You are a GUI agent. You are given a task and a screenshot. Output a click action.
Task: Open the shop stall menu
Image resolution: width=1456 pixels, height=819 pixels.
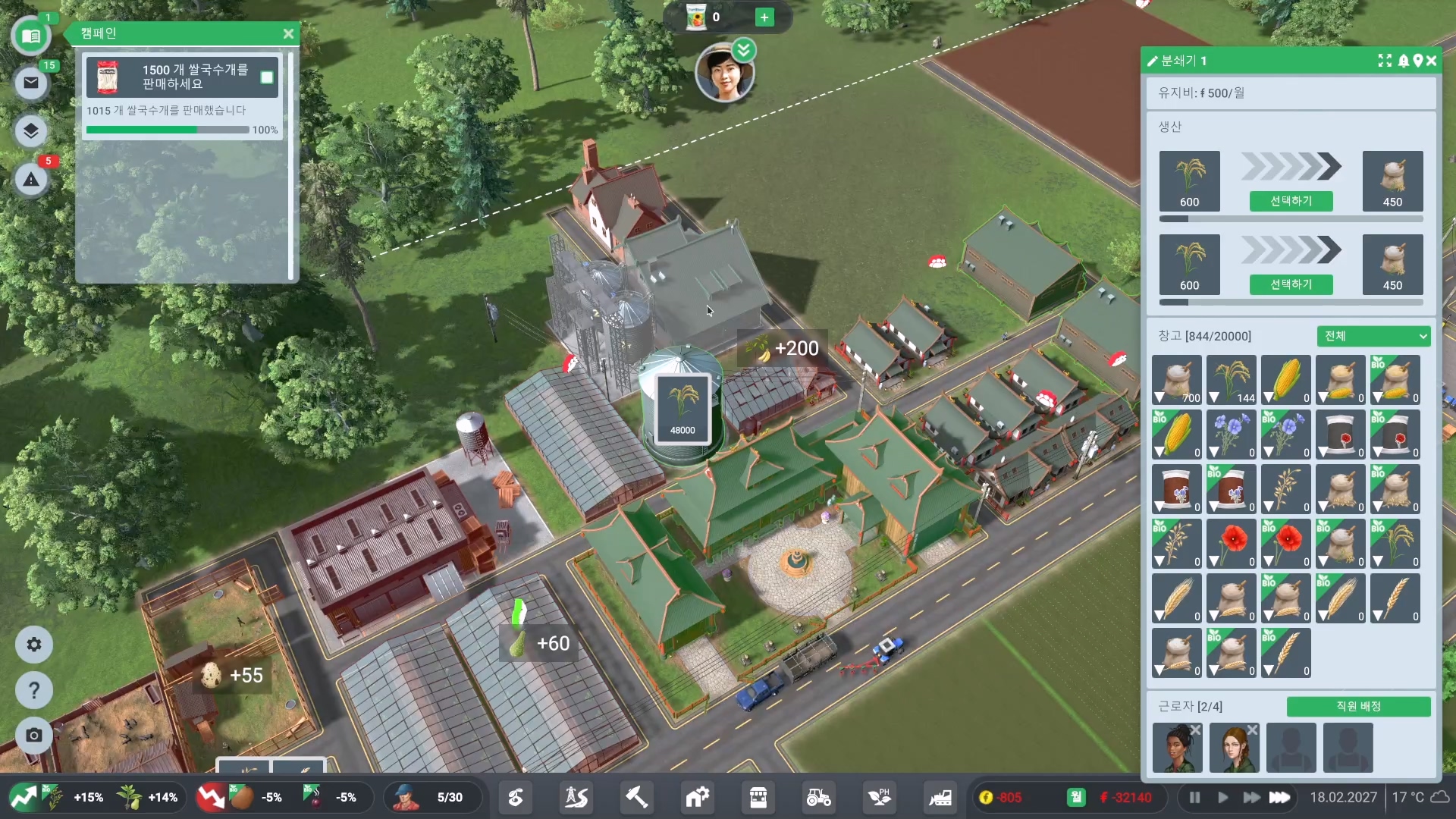click(x=758, y=798)
